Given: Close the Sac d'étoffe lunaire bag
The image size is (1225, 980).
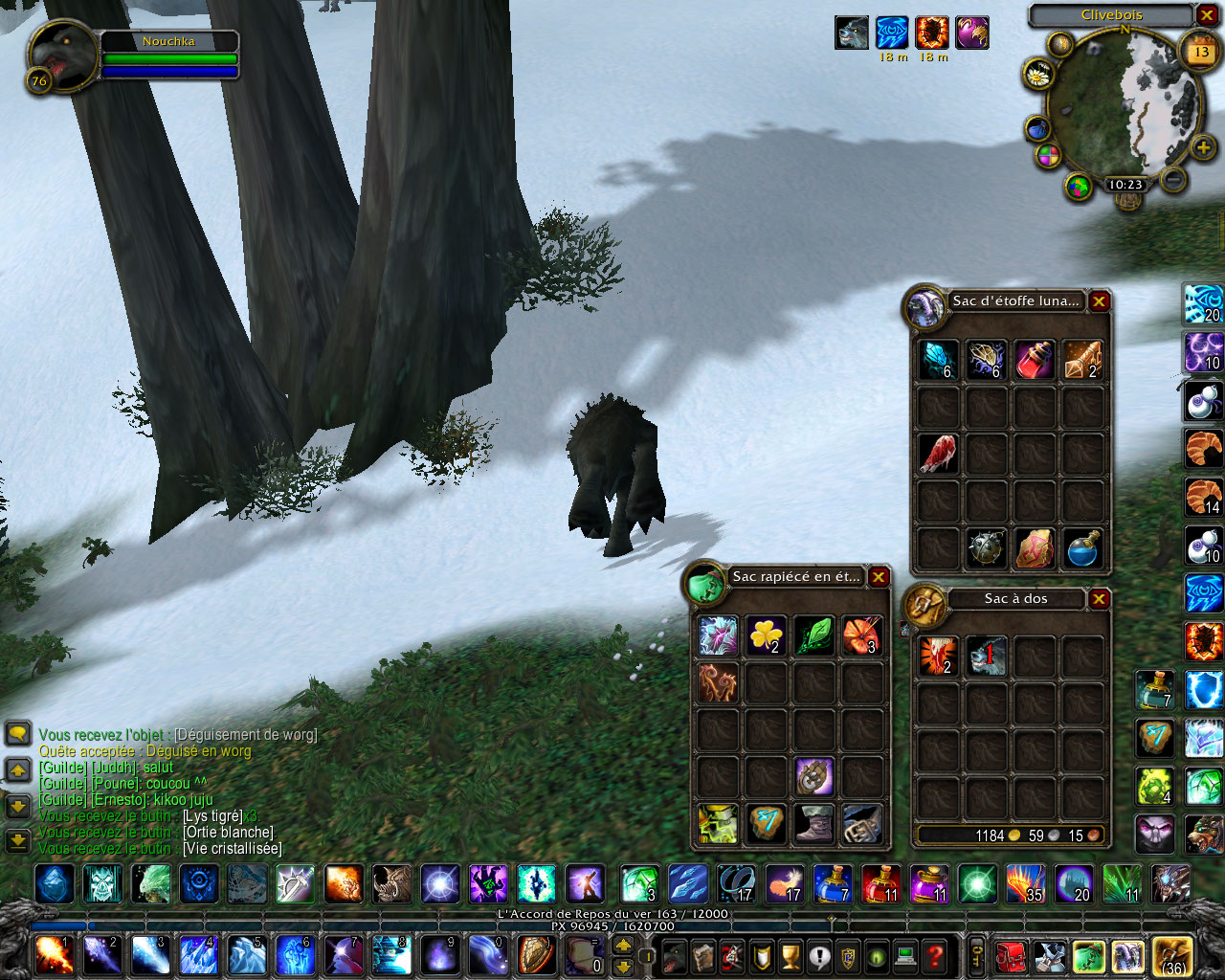Looking at the screenshot, I should [1100, 301].
